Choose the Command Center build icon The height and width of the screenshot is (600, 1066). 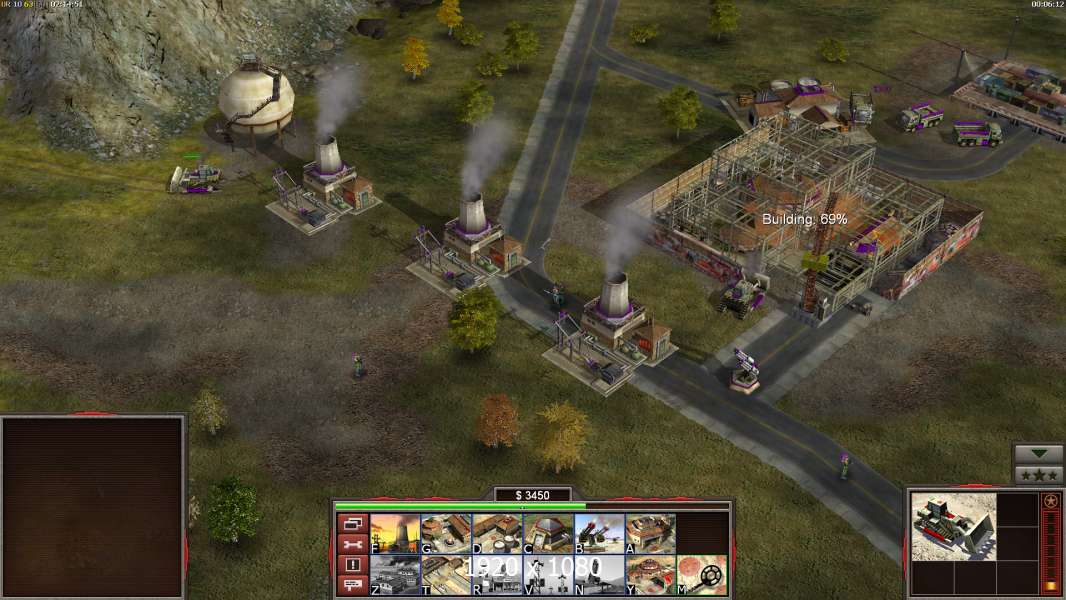pyautogui.click(x=650, y=575)
